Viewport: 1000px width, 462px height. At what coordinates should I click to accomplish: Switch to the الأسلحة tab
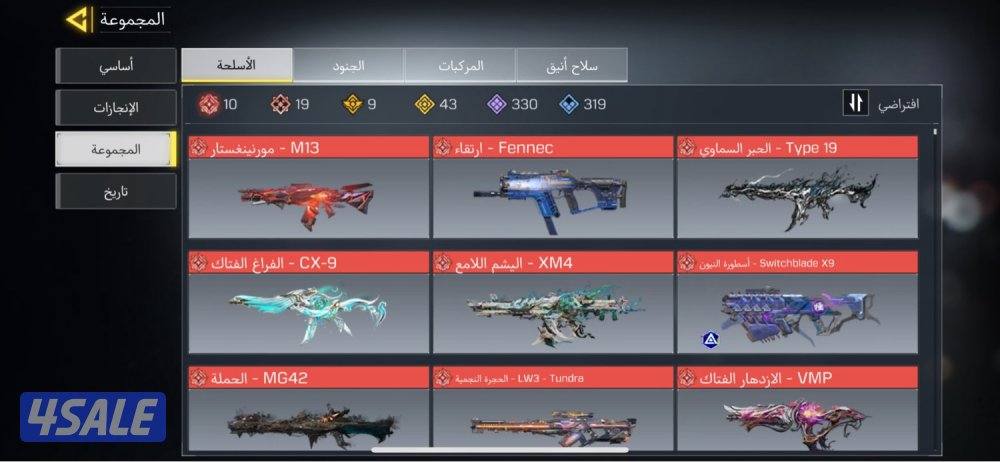pos(237,65)
